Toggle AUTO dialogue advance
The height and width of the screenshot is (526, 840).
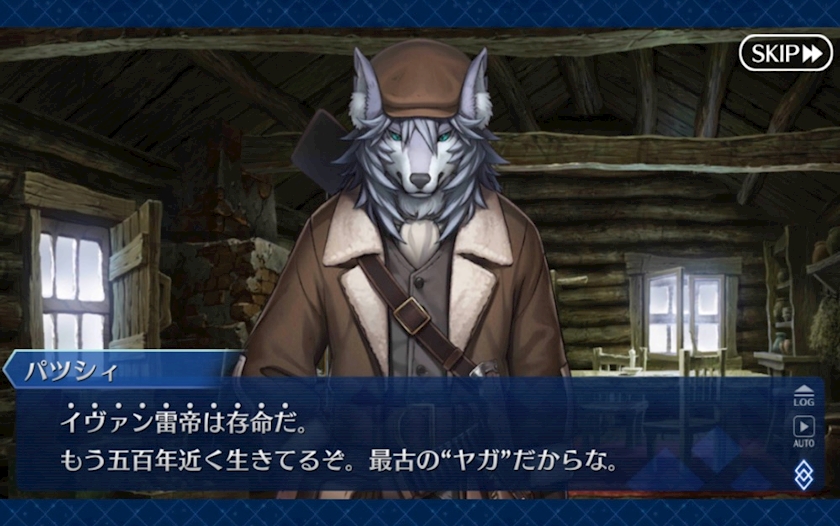tap(803, 431)
